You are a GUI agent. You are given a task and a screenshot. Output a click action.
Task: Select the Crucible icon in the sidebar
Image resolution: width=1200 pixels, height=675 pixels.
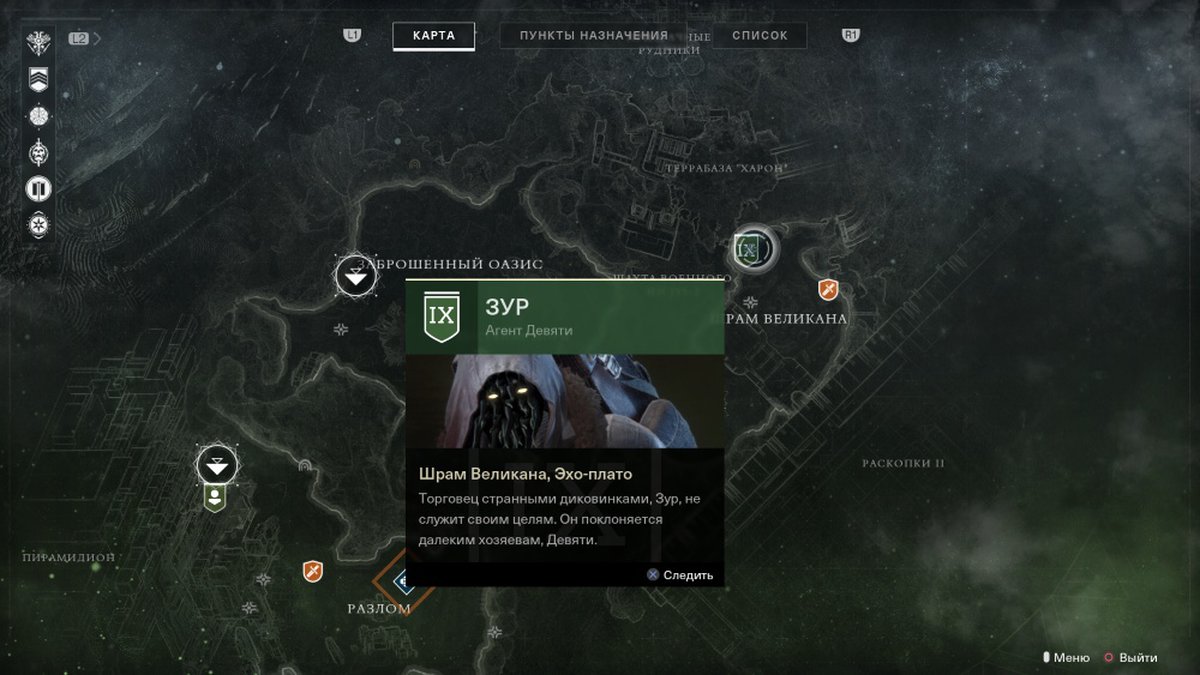[x=38, y=188]
